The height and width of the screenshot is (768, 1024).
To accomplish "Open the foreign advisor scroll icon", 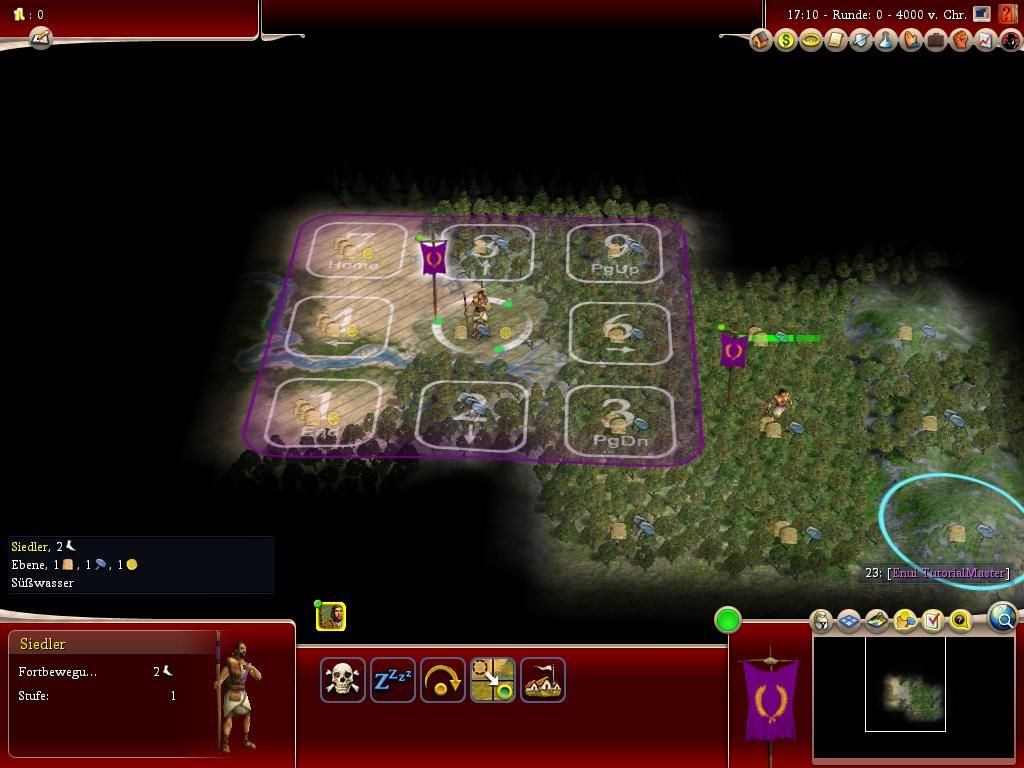I will [x=836, y=41].
